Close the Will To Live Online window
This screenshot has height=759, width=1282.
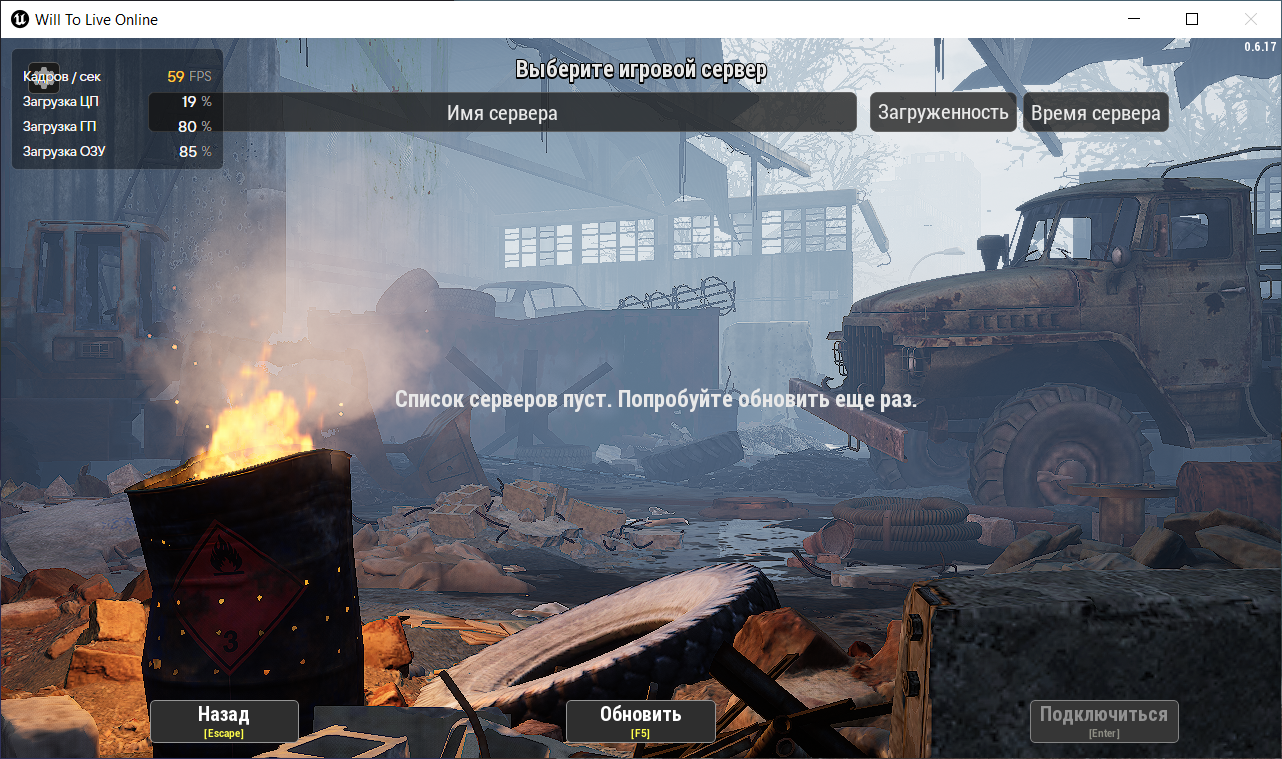click(1250, 19)
